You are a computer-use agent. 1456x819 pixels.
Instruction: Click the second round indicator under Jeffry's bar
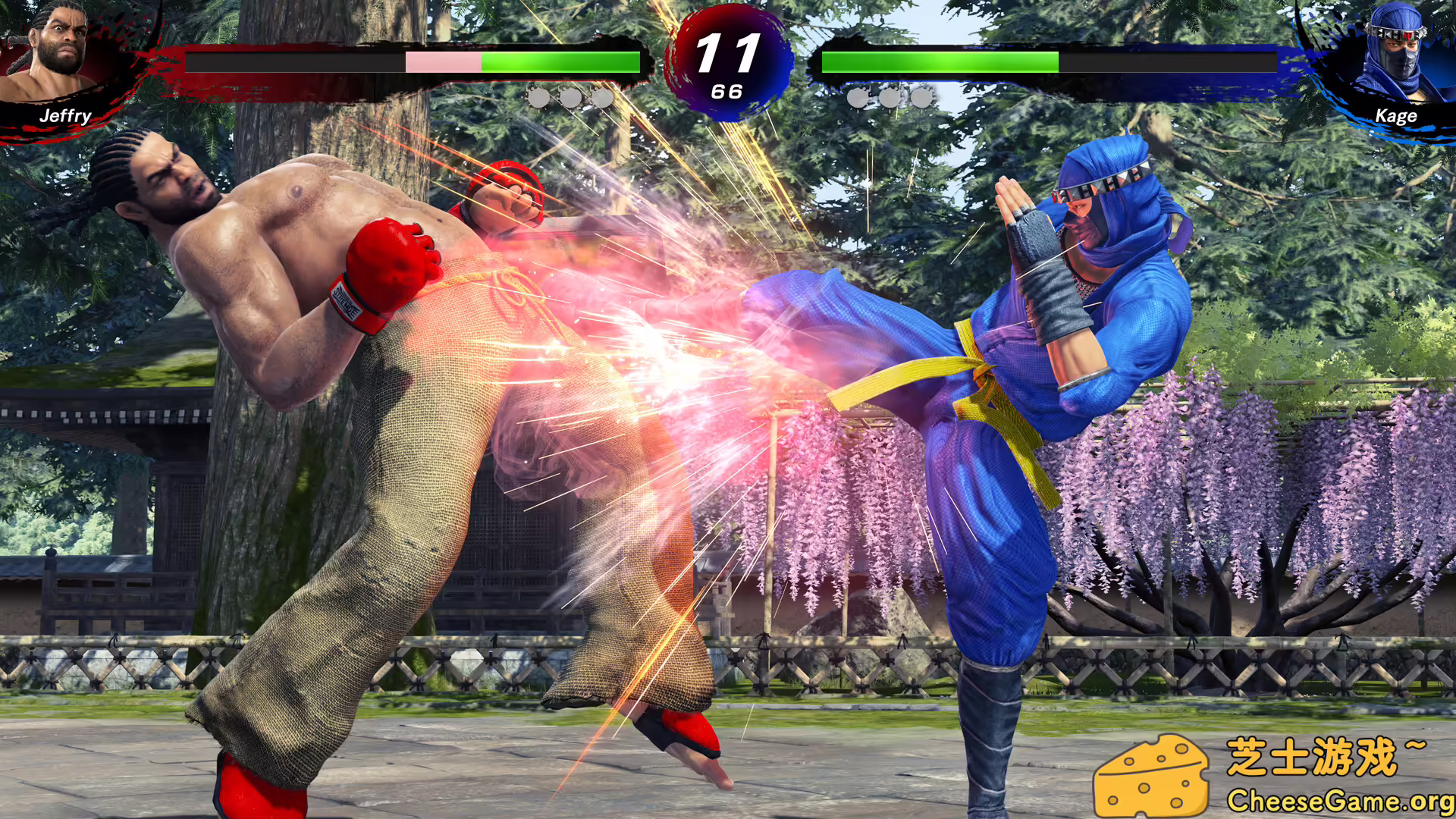(x=573, y=98)
